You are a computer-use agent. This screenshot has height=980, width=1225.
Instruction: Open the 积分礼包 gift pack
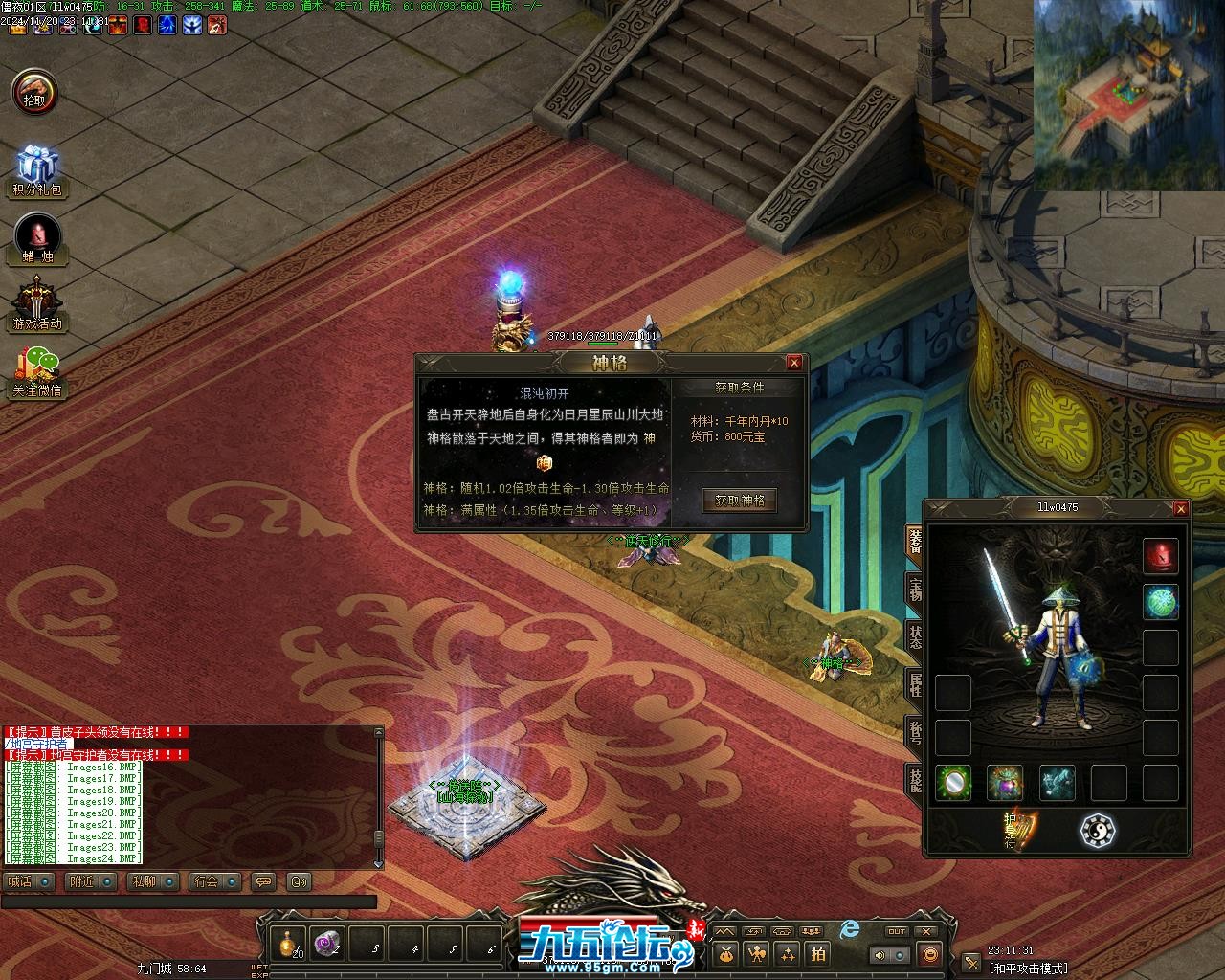pyautogui.click(x=37, y=171)
